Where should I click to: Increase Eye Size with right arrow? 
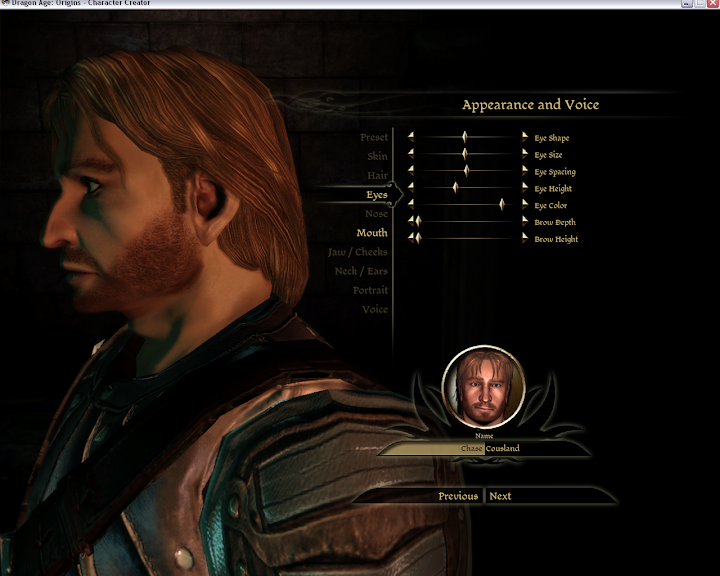click(x=525, y=154)
